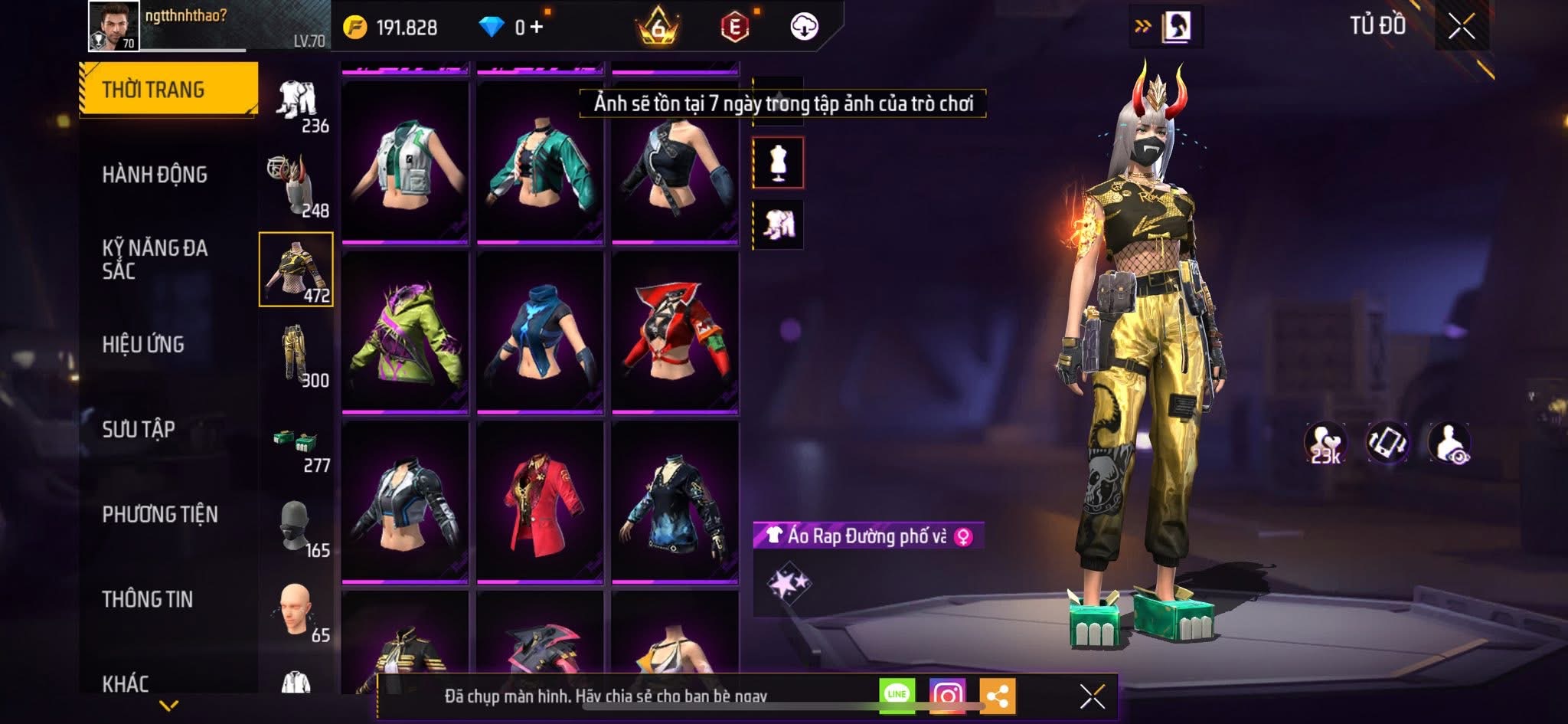
Task: Share the screenshot to Instagram
Action: point(947,696)
